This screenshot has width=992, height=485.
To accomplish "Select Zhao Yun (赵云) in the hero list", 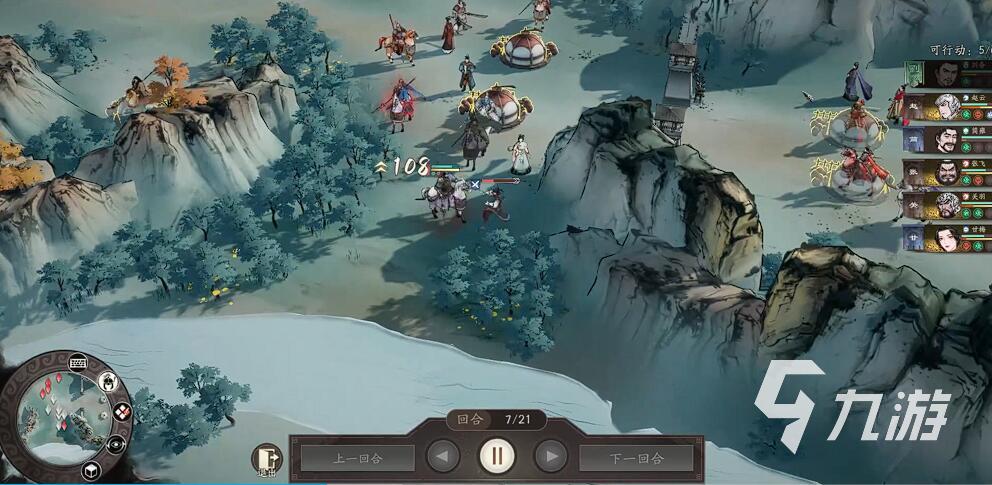I will 945,107.
